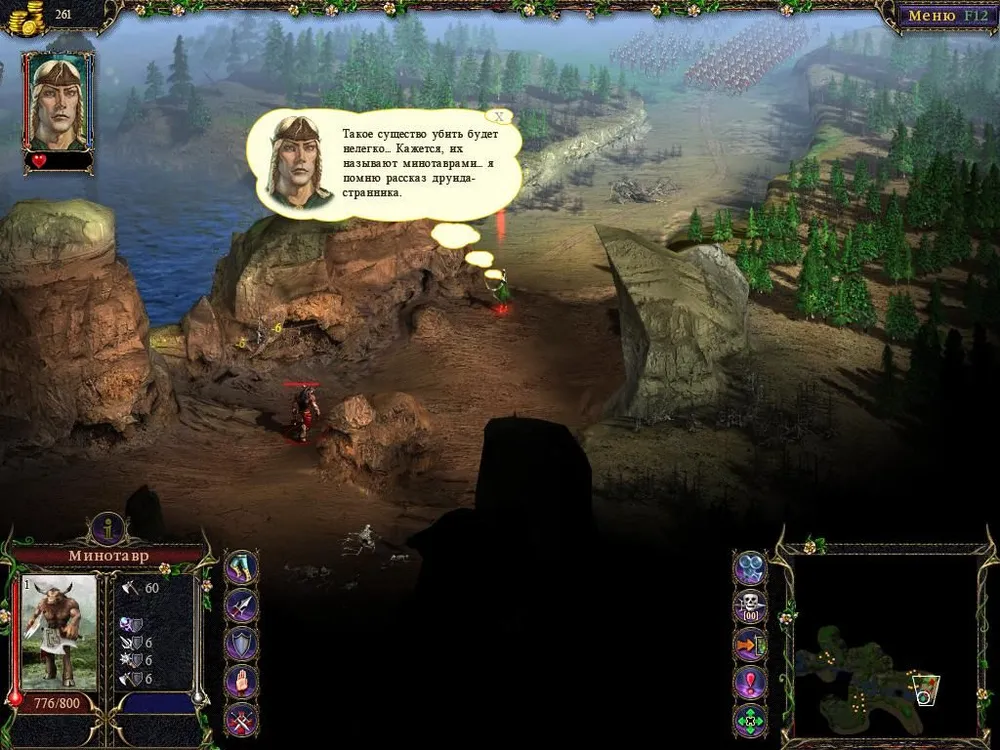1000x750 pixels.
Task: Click the skull counter icon
Action: [x=750, y=606]
